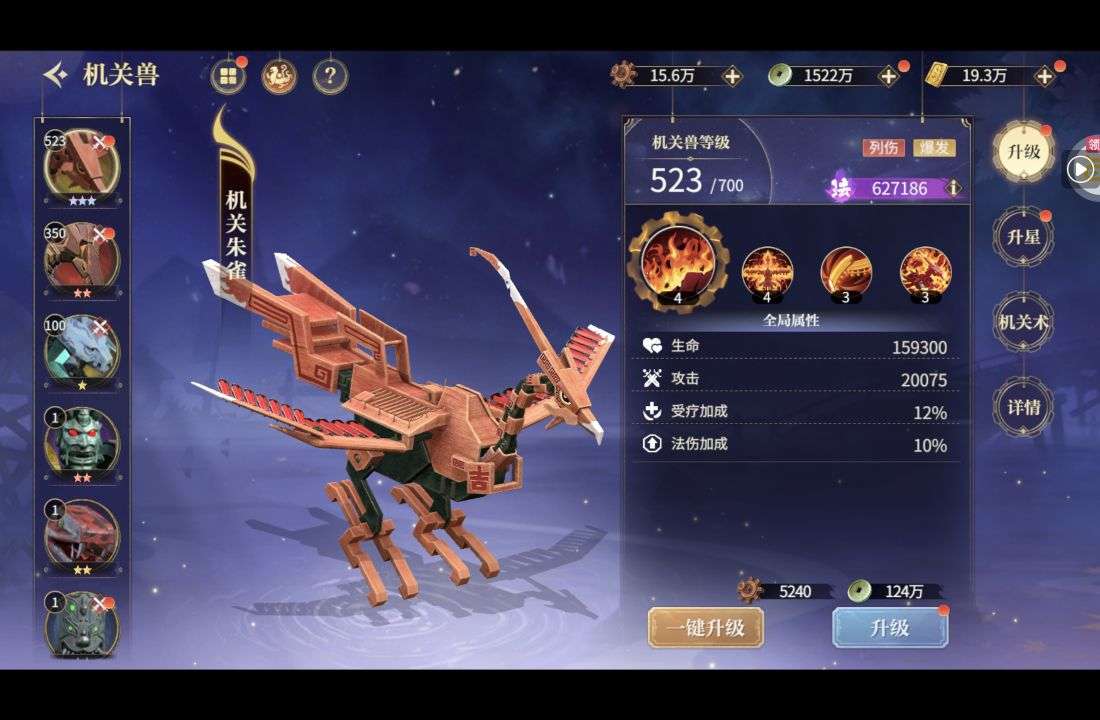Screen dimensions: 1100x720
Task: Select the level 100 blue beast portrait
Action: 81,348
